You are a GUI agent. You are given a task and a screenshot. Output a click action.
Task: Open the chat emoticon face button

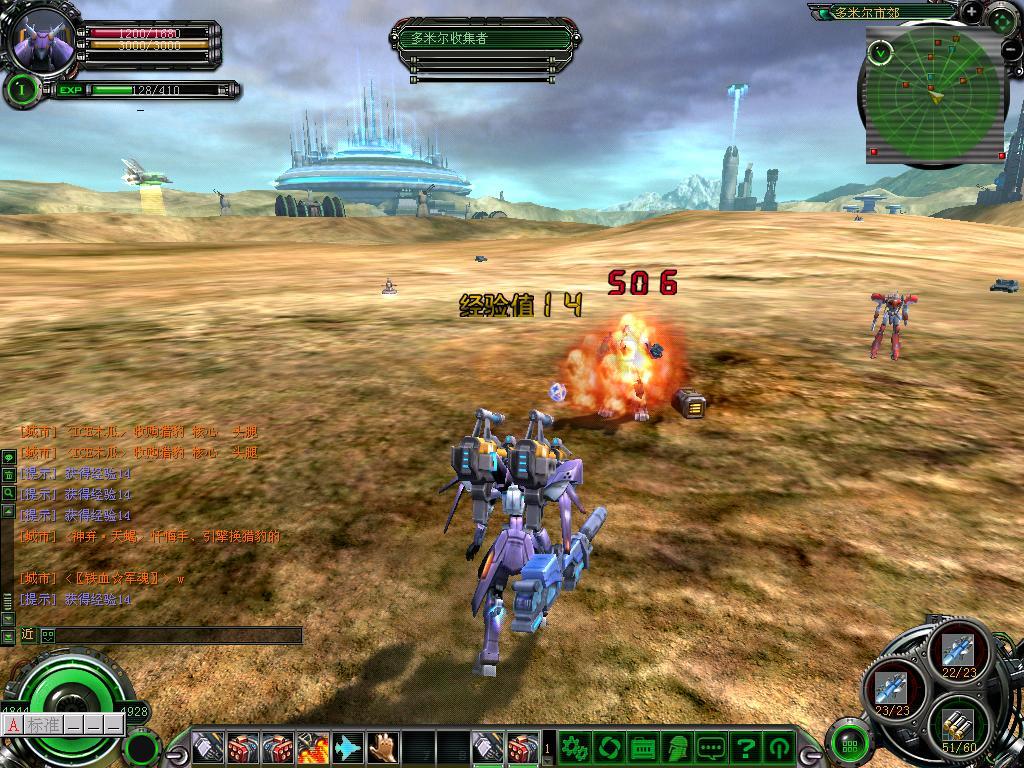47,635
